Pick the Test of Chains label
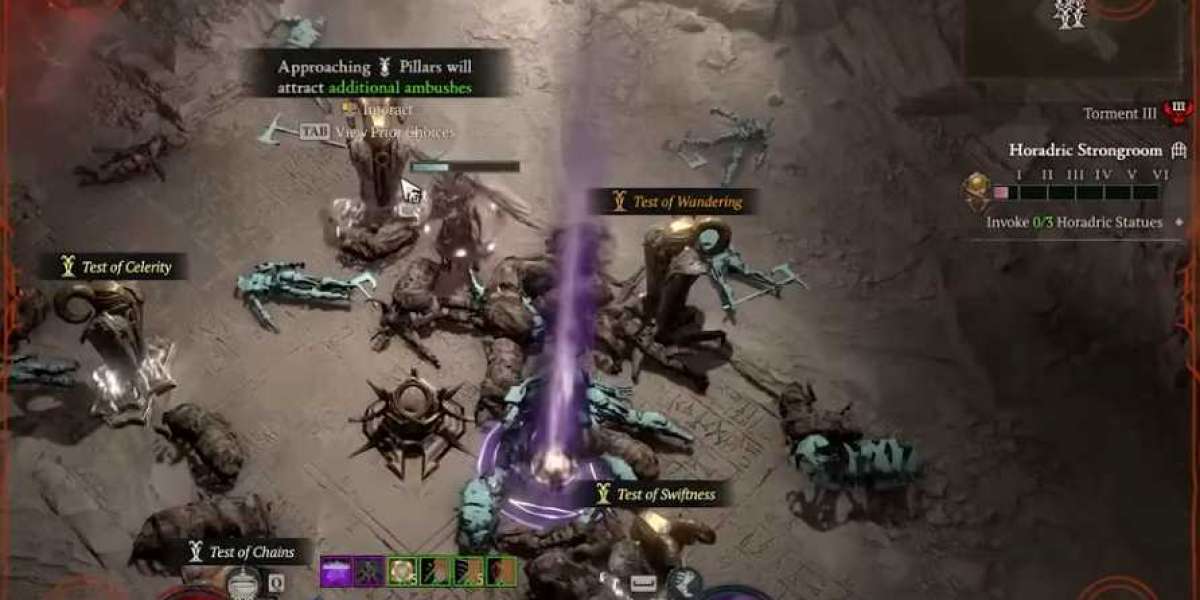This screenshot has width=1200, height=600. point(247,552)
